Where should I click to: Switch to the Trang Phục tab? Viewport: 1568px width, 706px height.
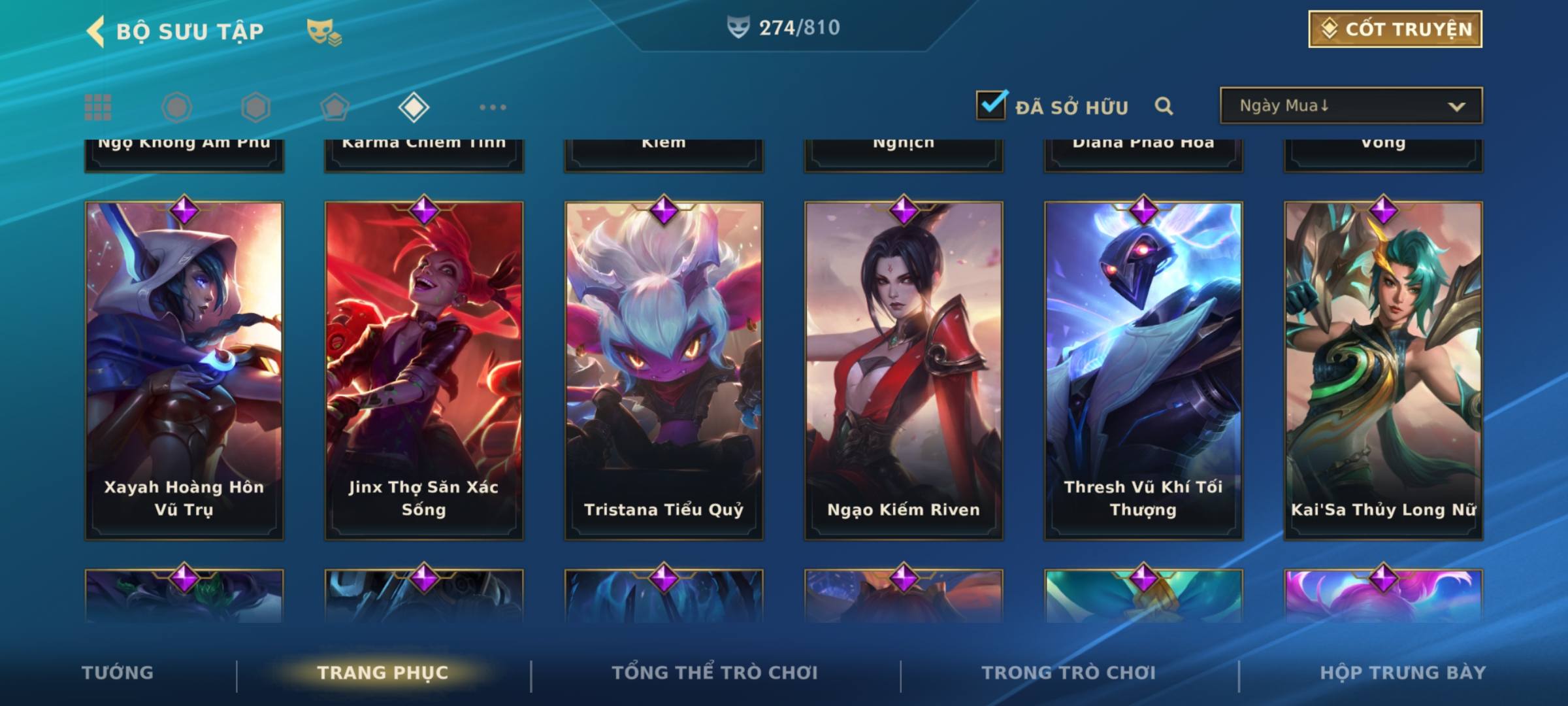point(383,673)
